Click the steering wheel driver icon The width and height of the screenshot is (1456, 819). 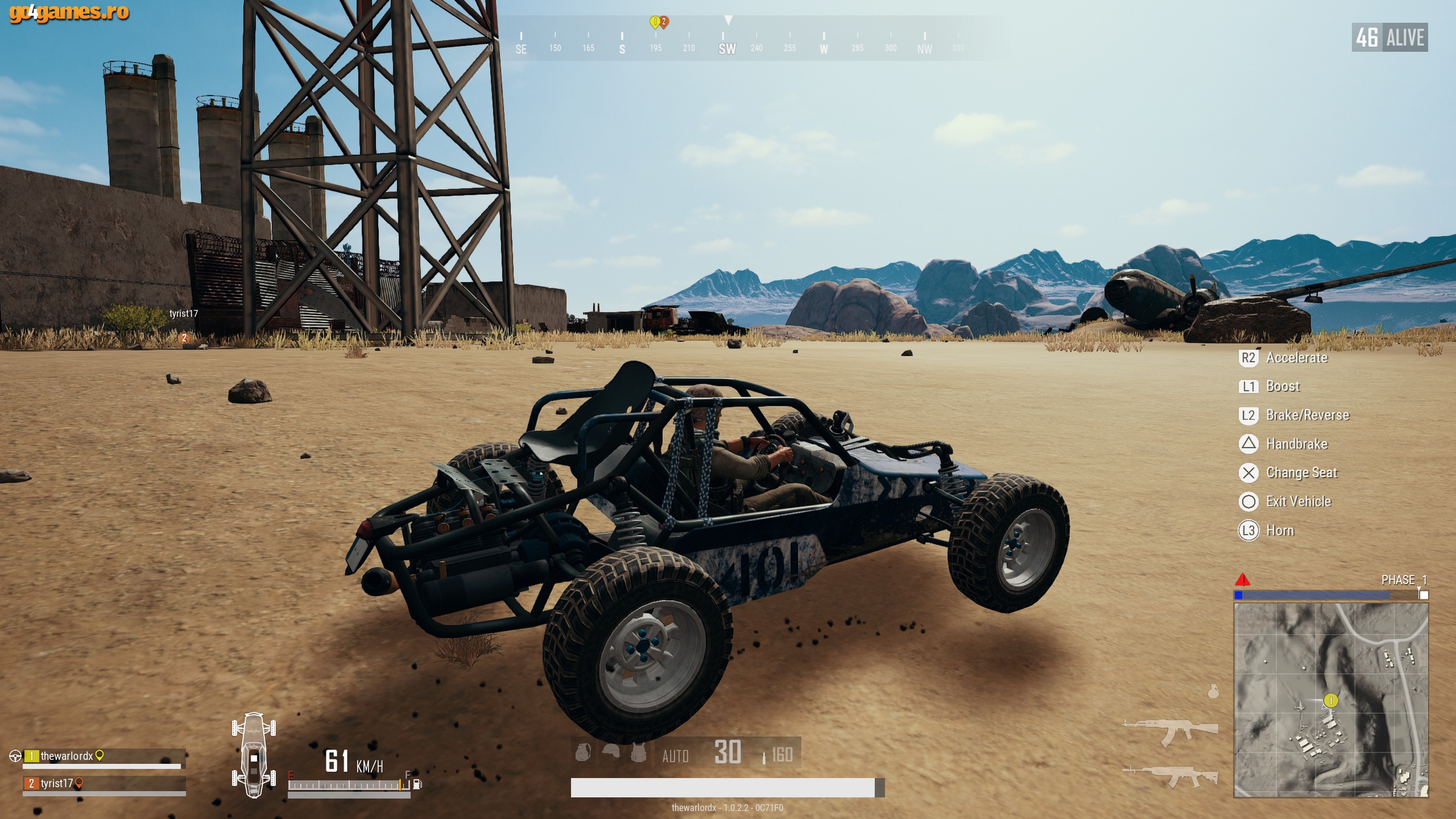point(15,756)
